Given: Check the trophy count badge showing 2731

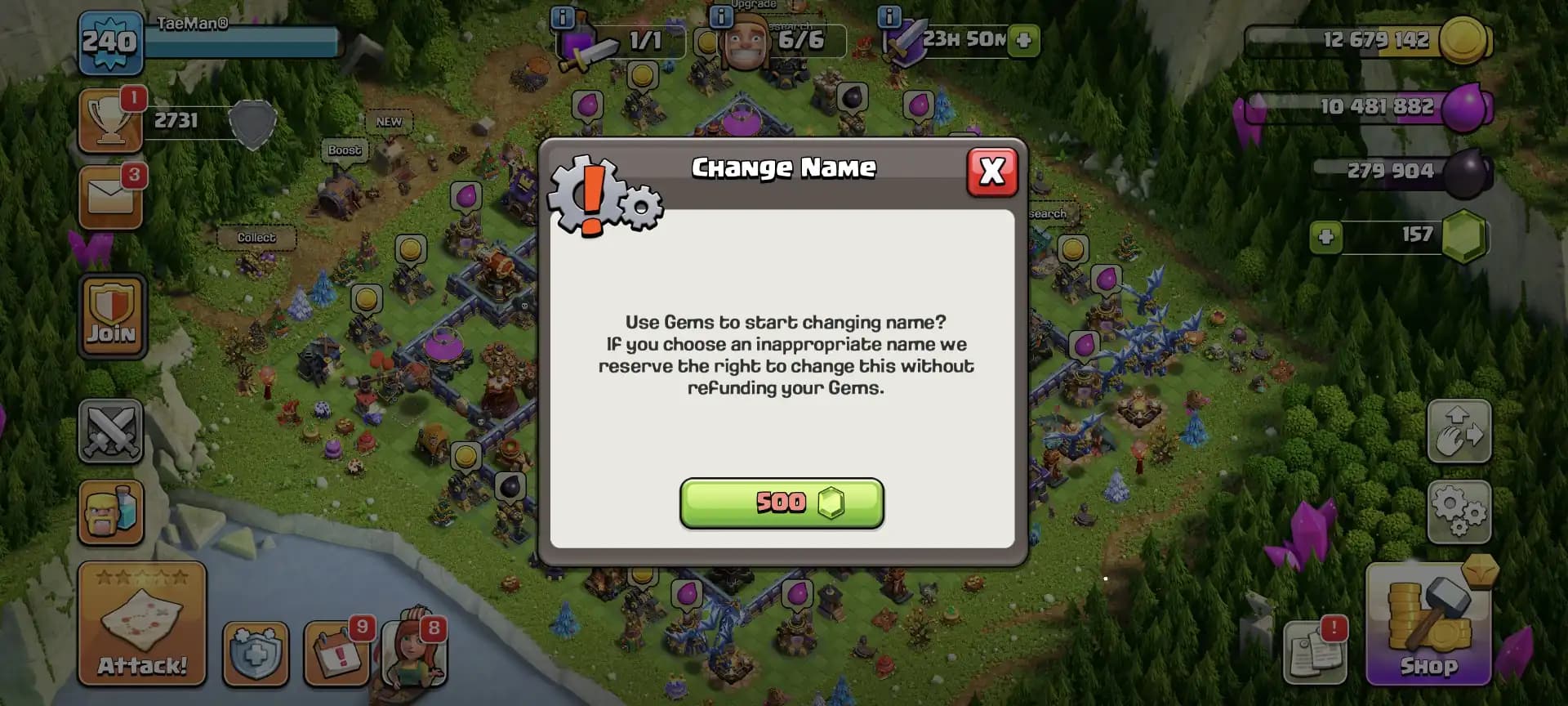Looking at the screenshot, I should pos(110,121).
